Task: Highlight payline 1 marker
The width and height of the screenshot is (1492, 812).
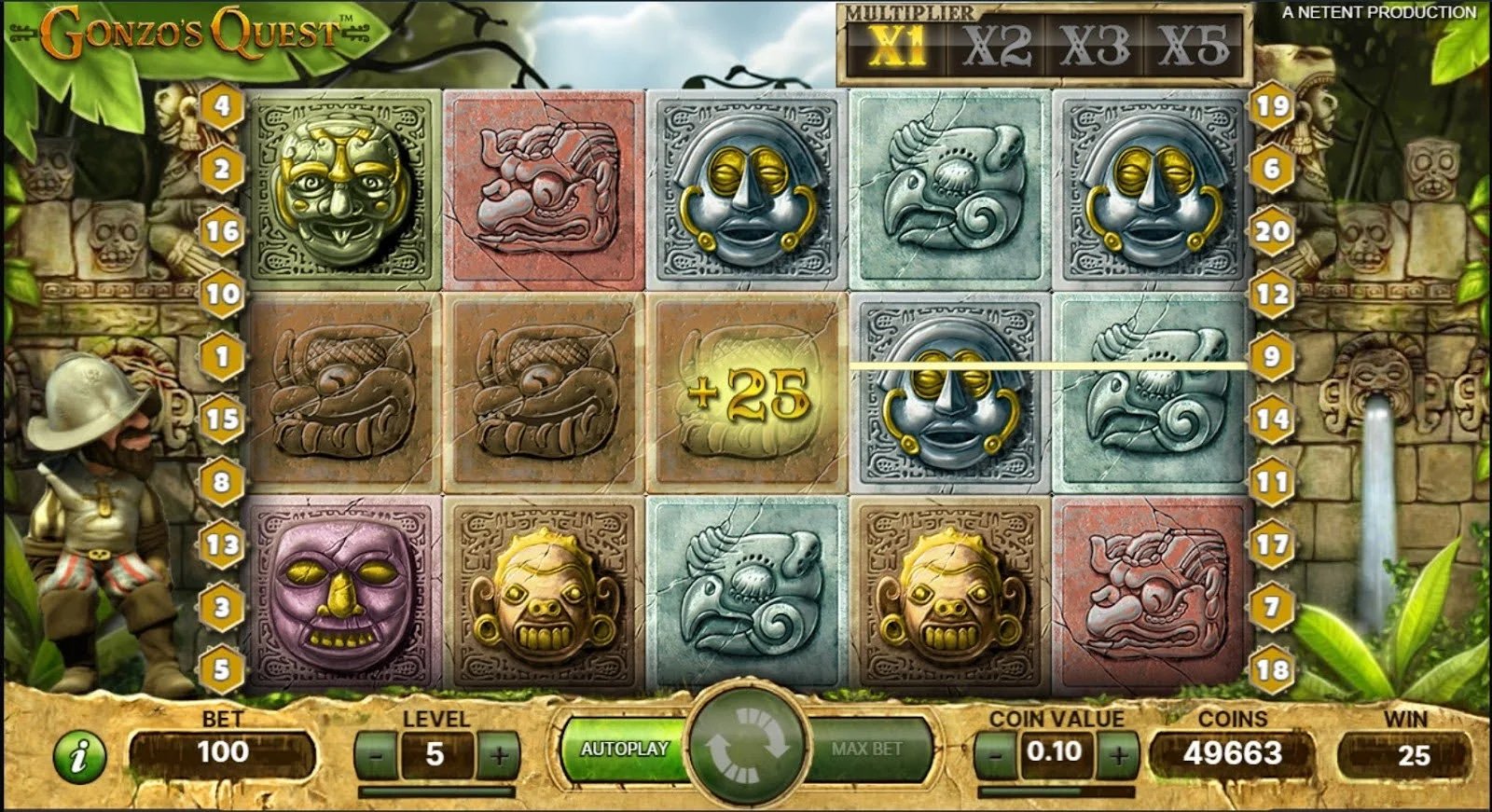Action: (x=222, y=356)
